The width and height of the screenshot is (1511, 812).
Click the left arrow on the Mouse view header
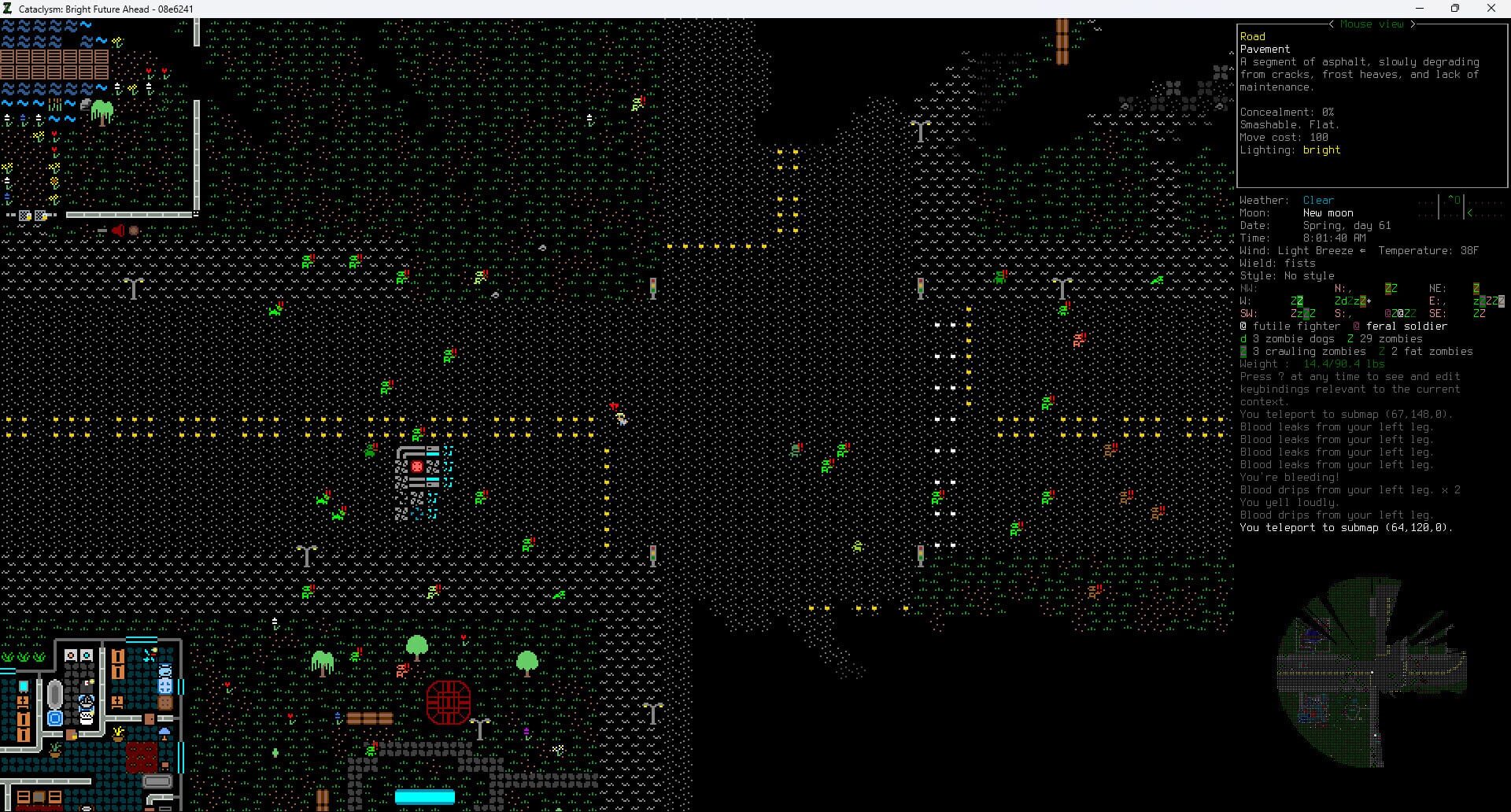click(x=1332, y=24)
